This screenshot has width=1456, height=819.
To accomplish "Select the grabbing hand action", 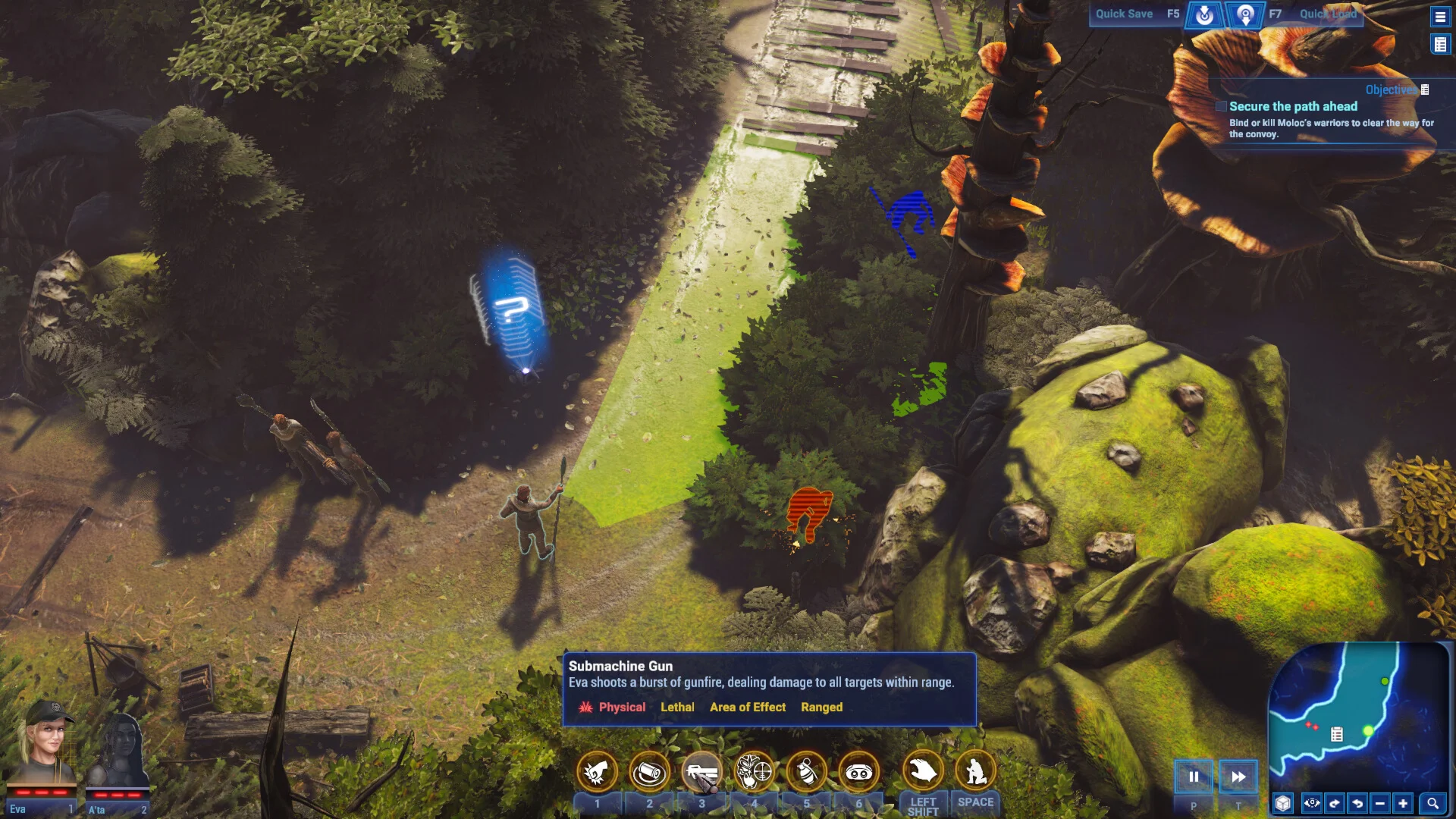I will tap(923, 770).
